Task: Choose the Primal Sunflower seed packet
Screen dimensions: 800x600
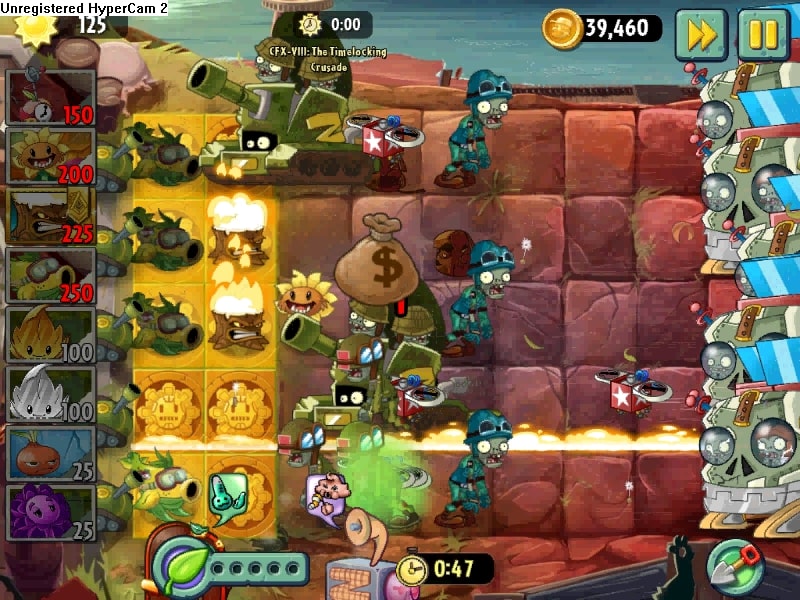Action: (x=52, y=157)
